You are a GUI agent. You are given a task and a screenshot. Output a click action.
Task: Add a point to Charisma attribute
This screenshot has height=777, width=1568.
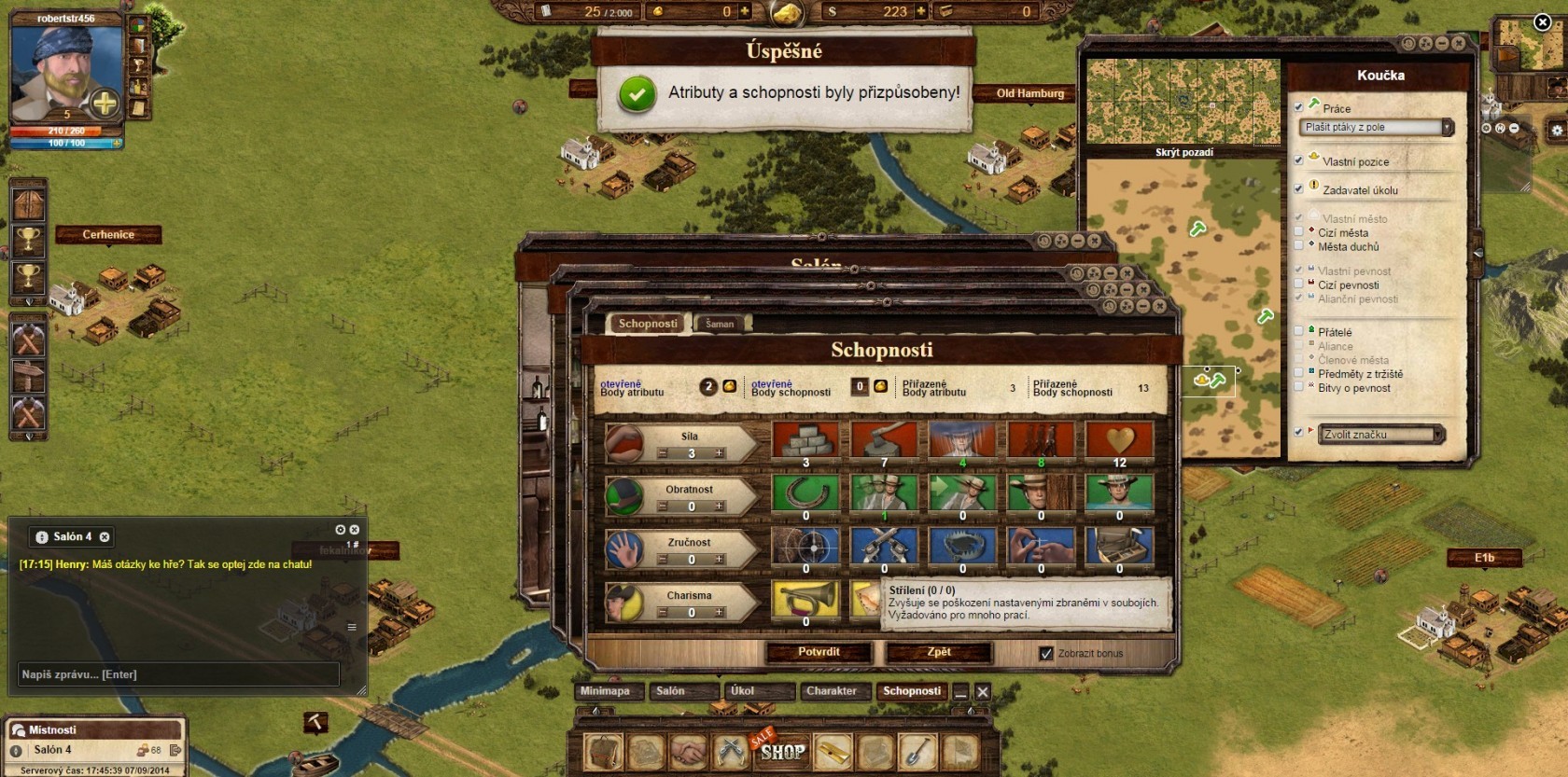pos(720,613)
